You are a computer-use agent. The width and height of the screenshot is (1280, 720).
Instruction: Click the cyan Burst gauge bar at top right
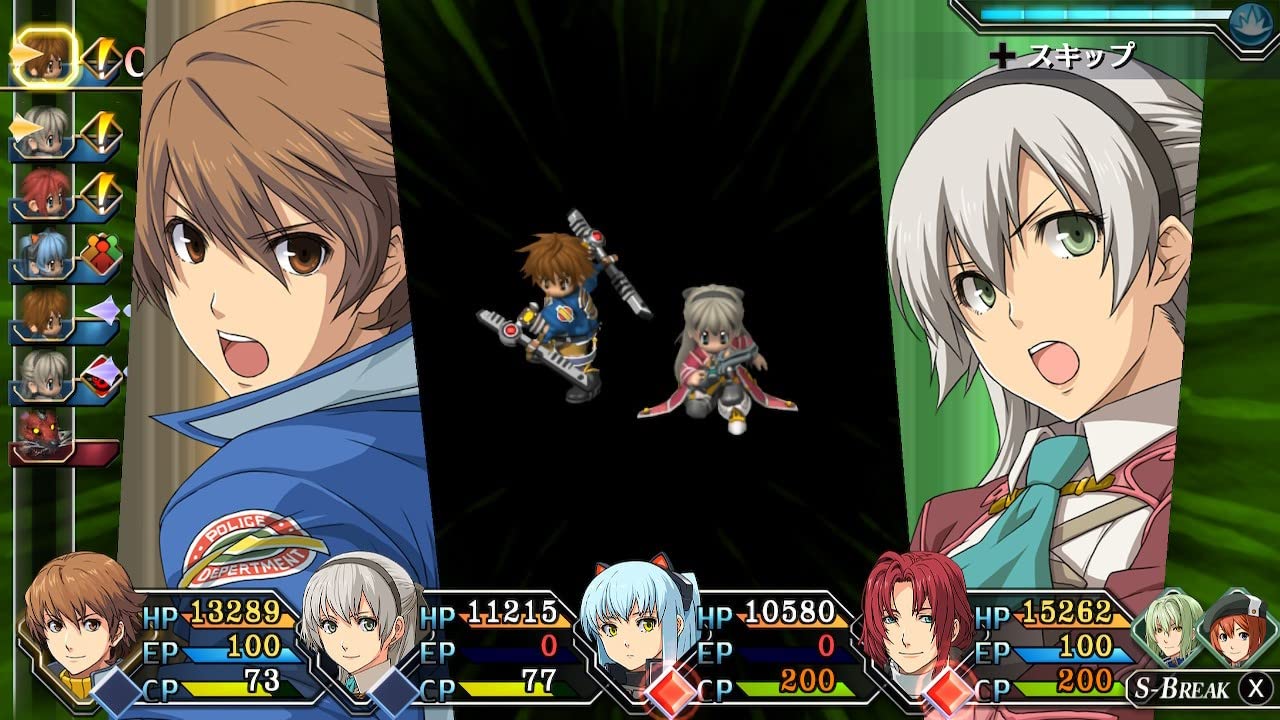tap(1100, 13)
